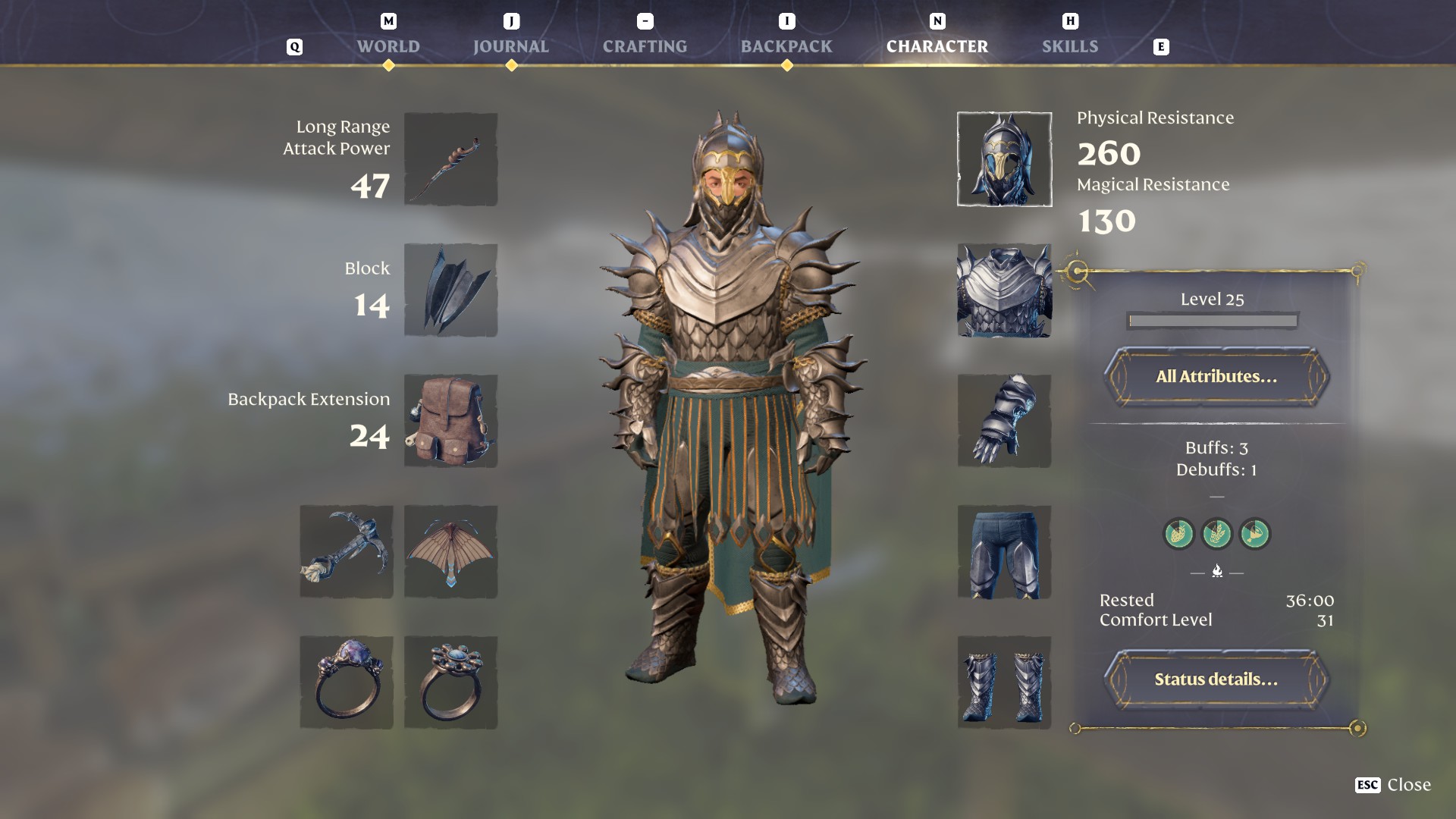This screenshot has height=819, width=1456.
Task: Choose the chest armor slot
Action: (x=1004, y=290)
